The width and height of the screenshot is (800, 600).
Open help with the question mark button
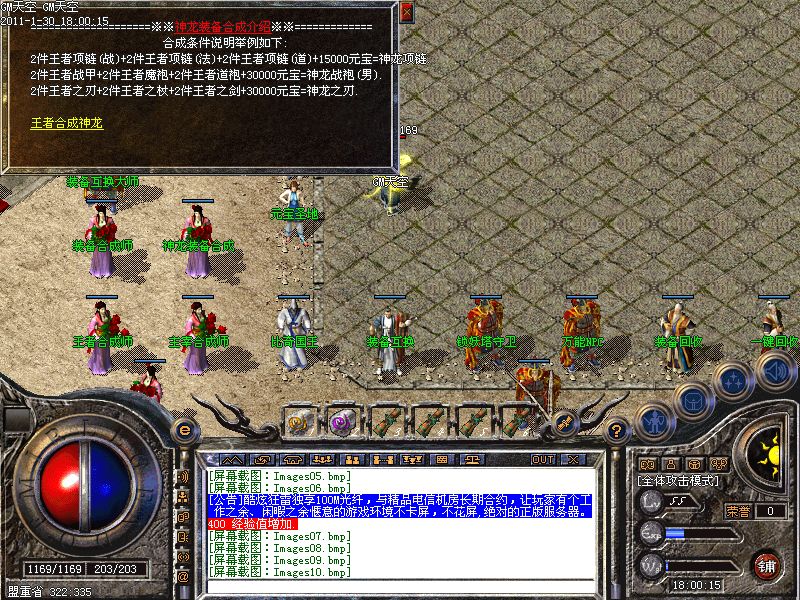[620, 431]
